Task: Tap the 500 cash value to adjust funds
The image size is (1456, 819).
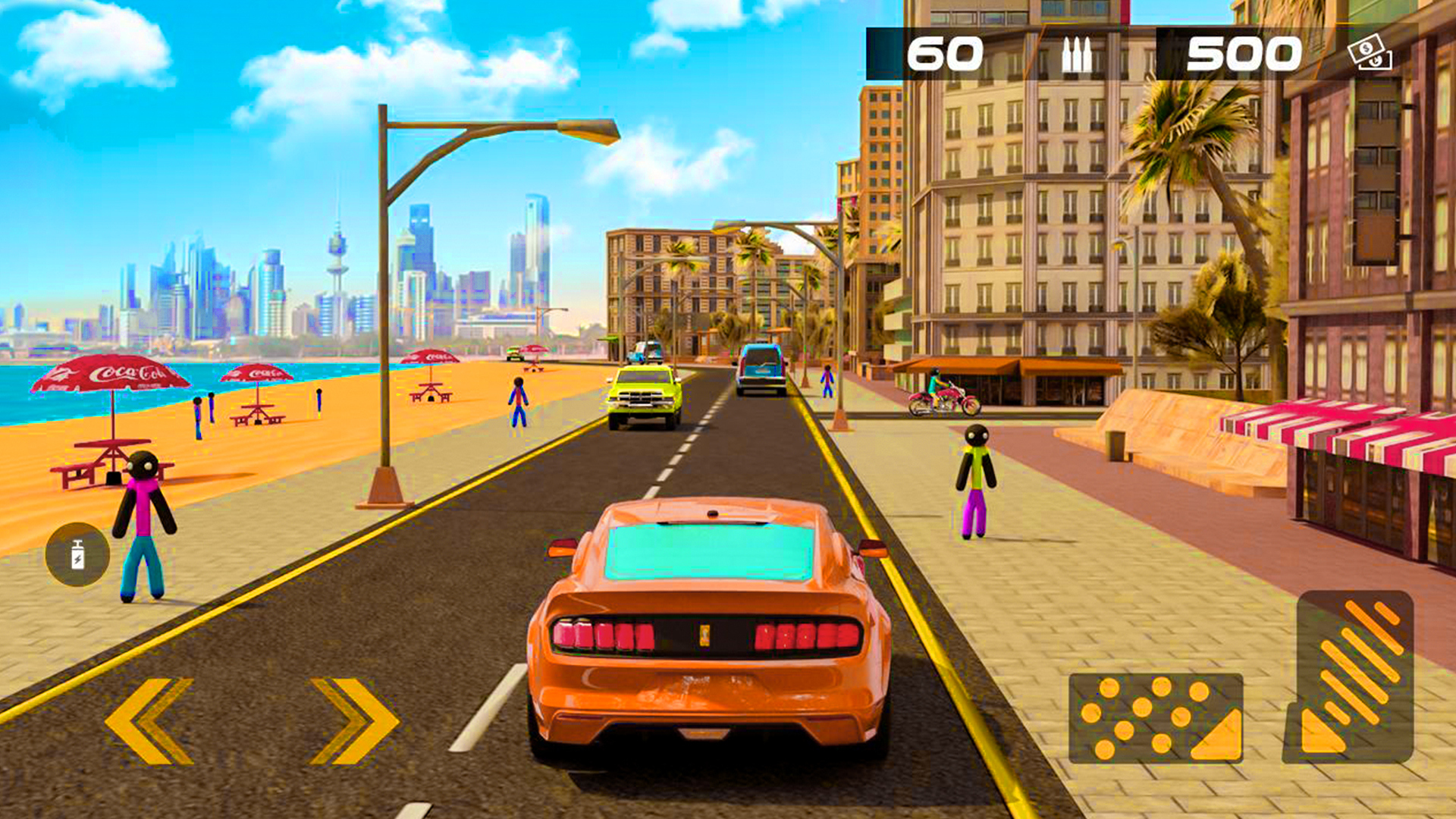Action: 1244,53
